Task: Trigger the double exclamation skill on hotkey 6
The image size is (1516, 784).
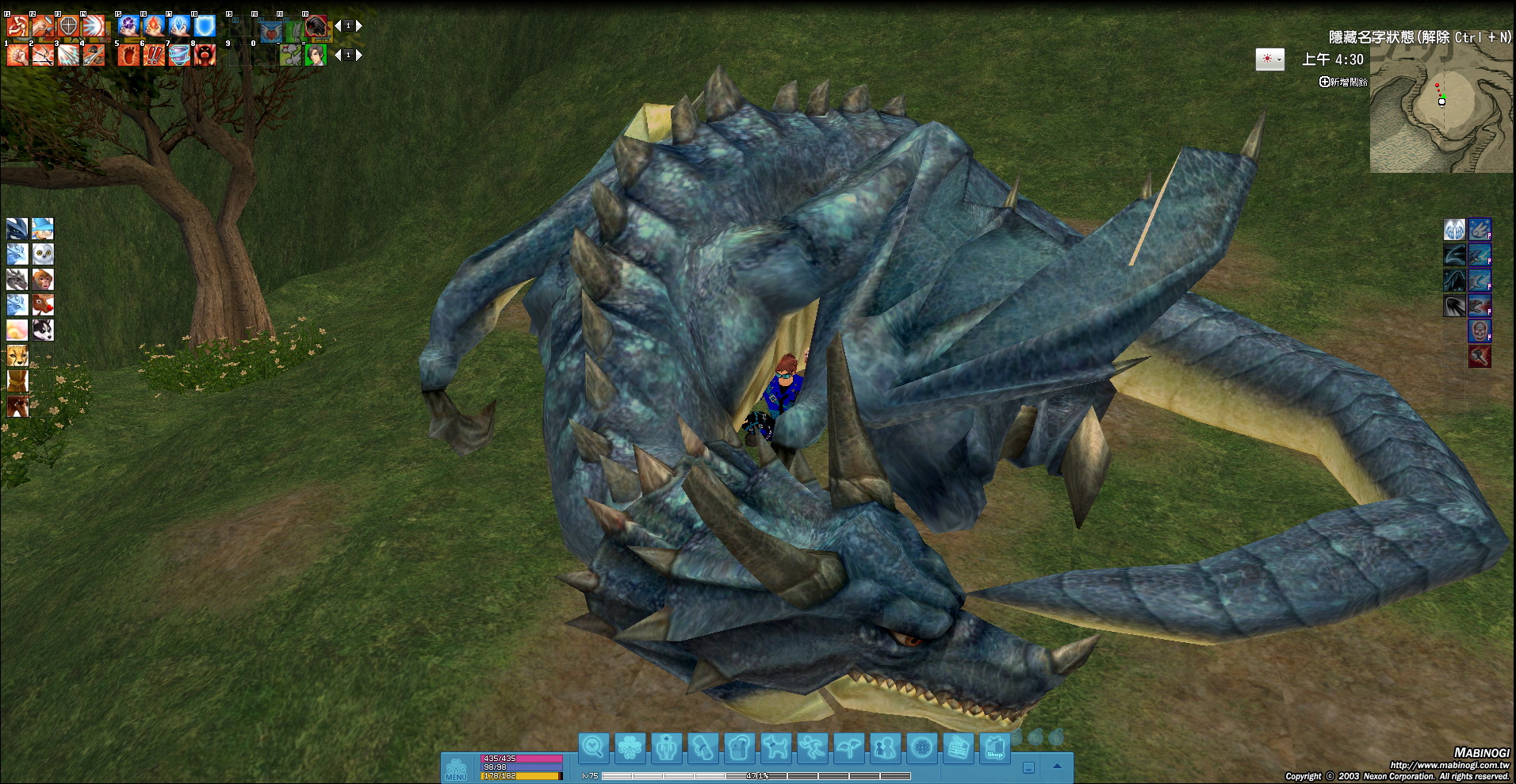Action: [x=154, y=55]
